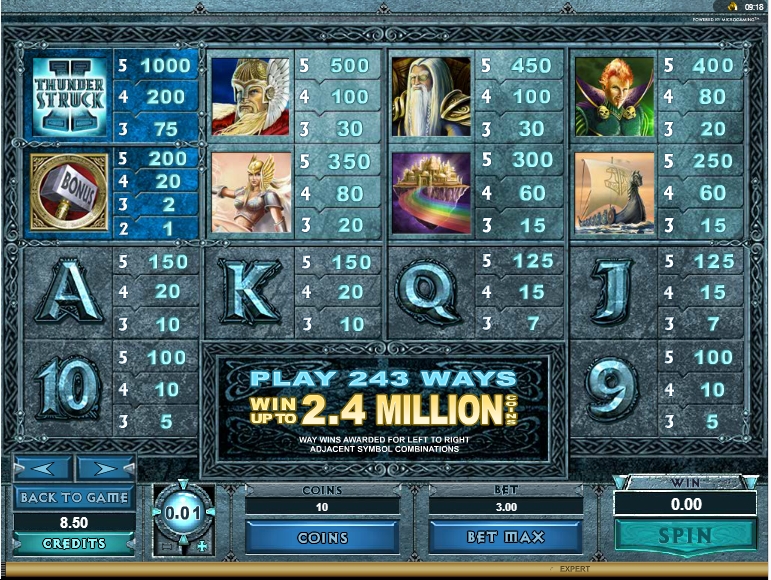
Task: Click the Credits button
Action: tap(74, 543)
